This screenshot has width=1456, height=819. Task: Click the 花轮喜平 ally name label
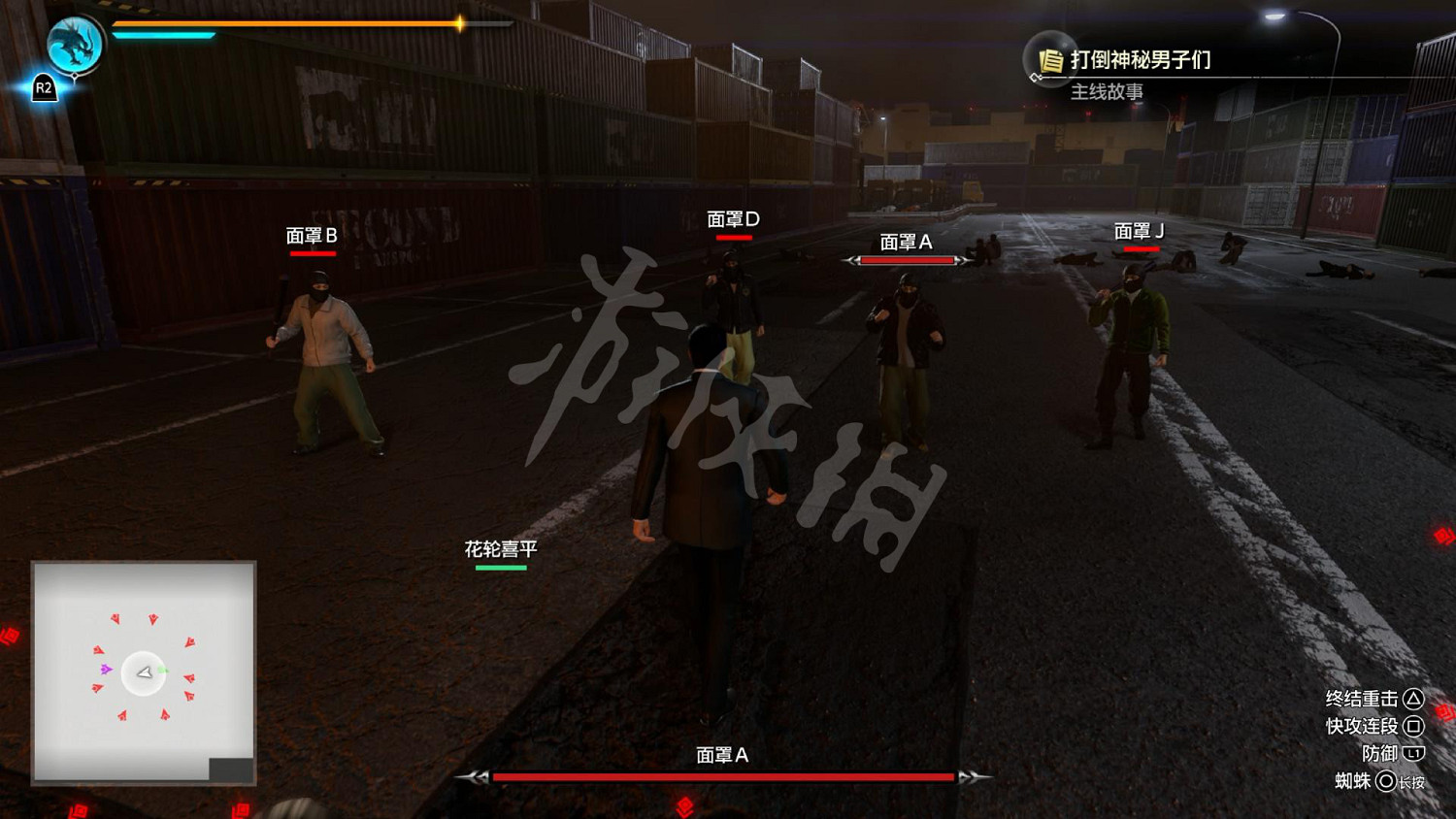(502, 547)
